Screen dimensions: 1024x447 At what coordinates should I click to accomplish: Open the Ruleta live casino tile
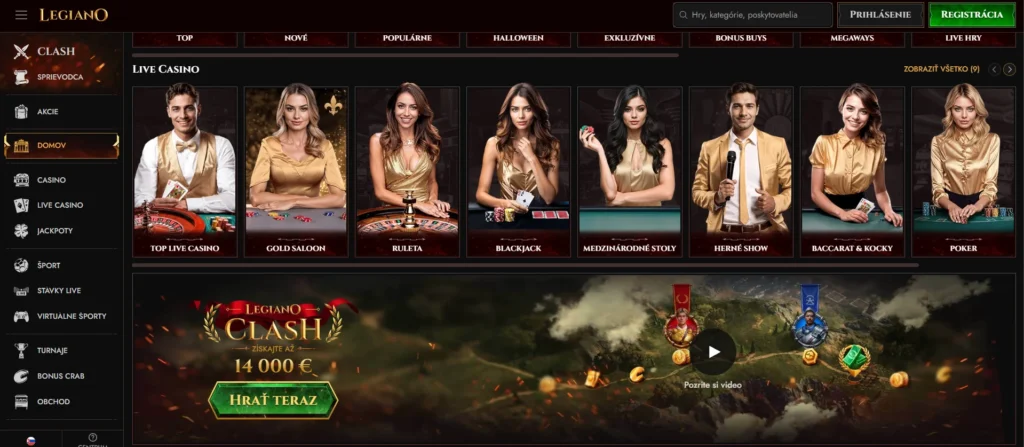tap(407, 171)
